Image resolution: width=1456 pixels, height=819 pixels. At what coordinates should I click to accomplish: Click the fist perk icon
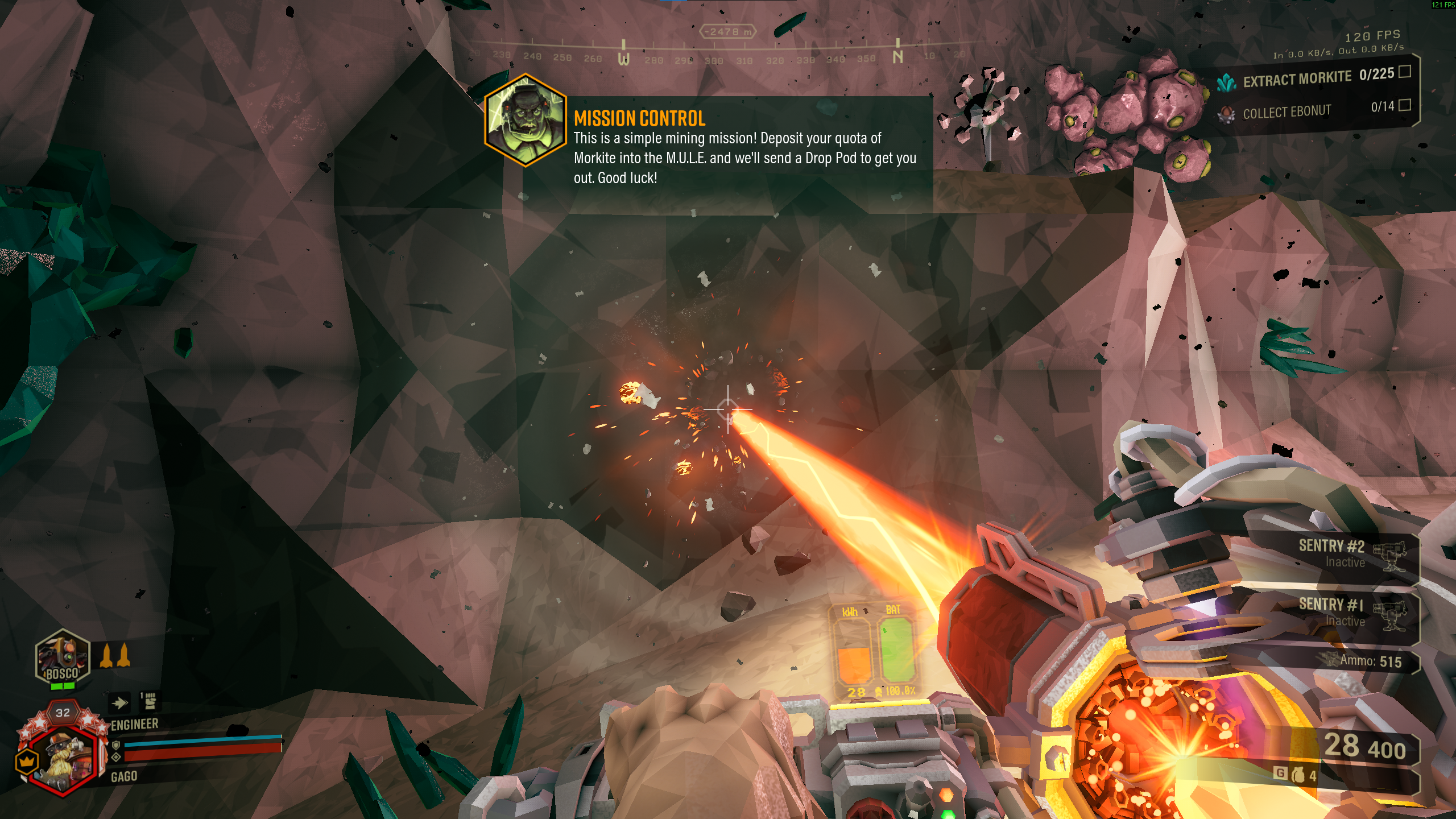tap(150, 702)
